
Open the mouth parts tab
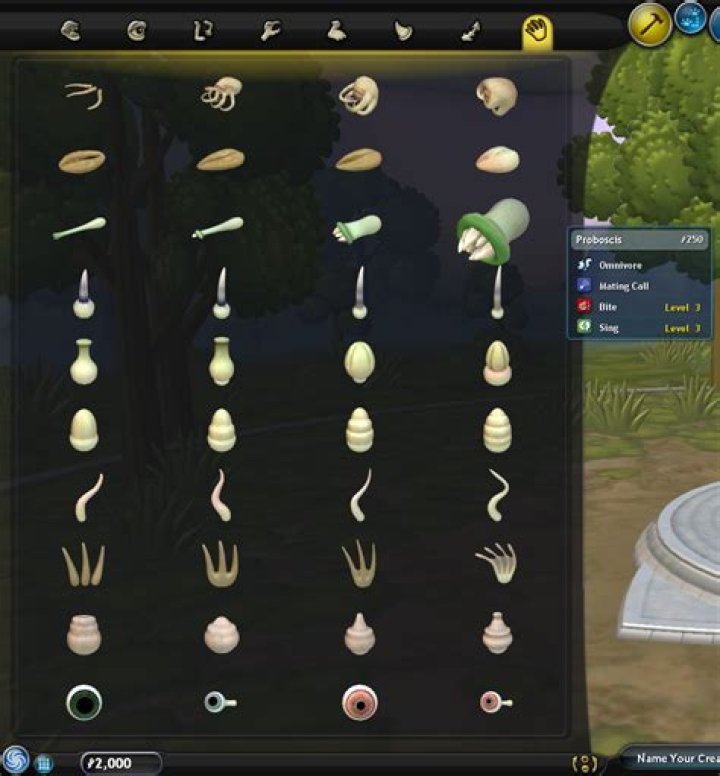(70, 32)
